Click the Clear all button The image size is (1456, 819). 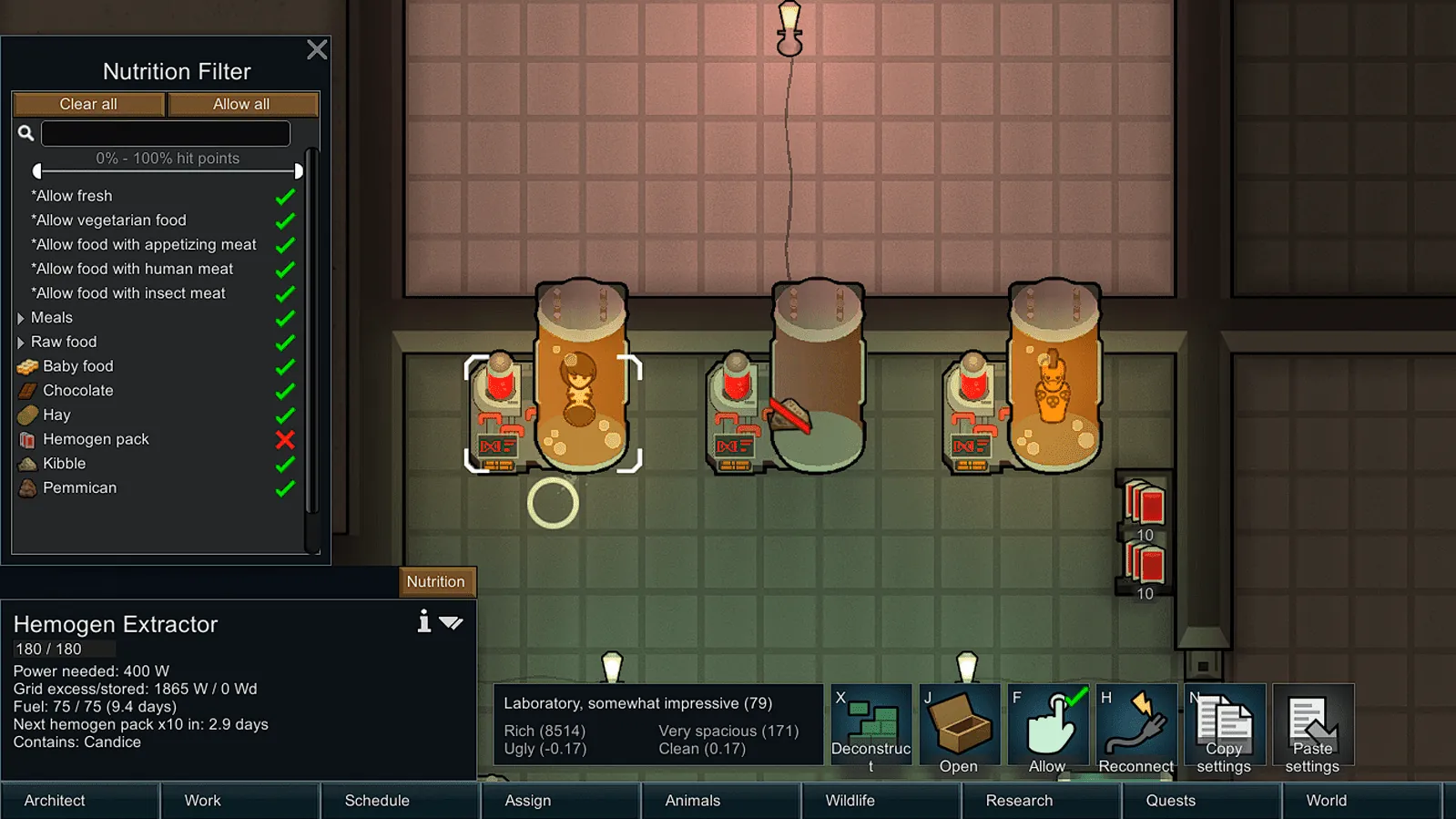point(88,104)
